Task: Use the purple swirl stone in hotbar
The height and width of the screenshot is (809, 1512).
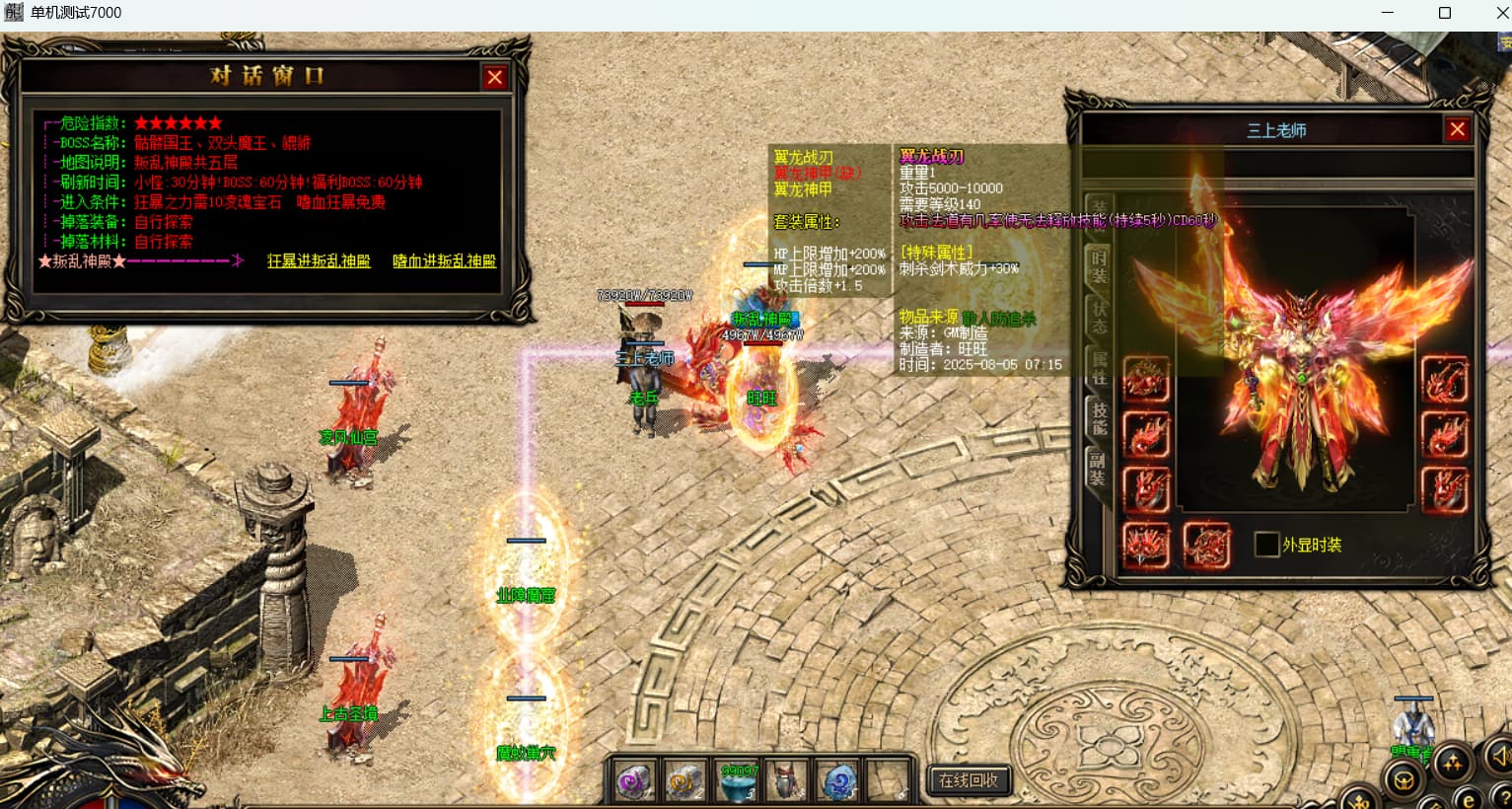Action: tap(634, 780)
